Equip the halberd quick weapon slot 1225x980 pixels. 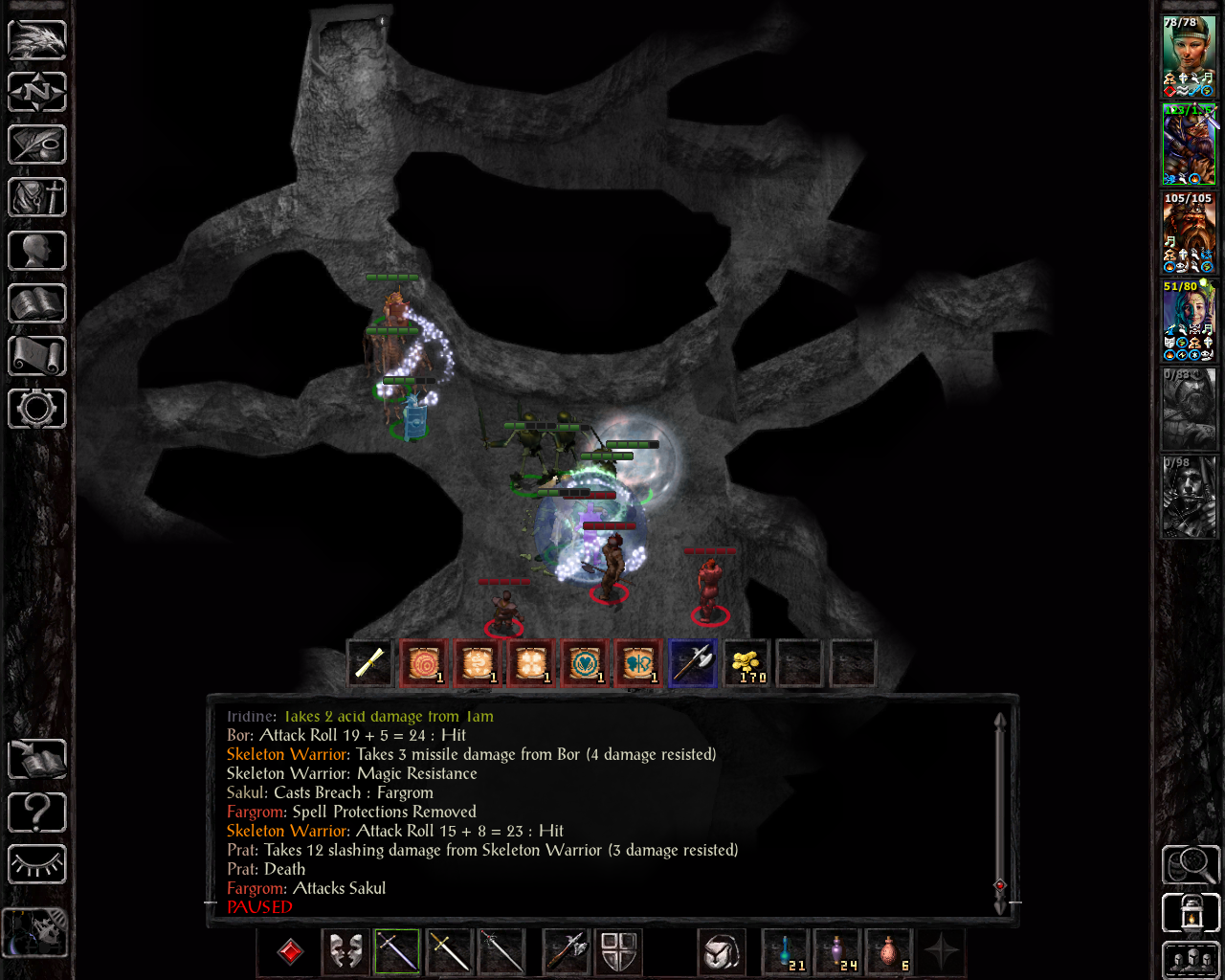(566, 951)
